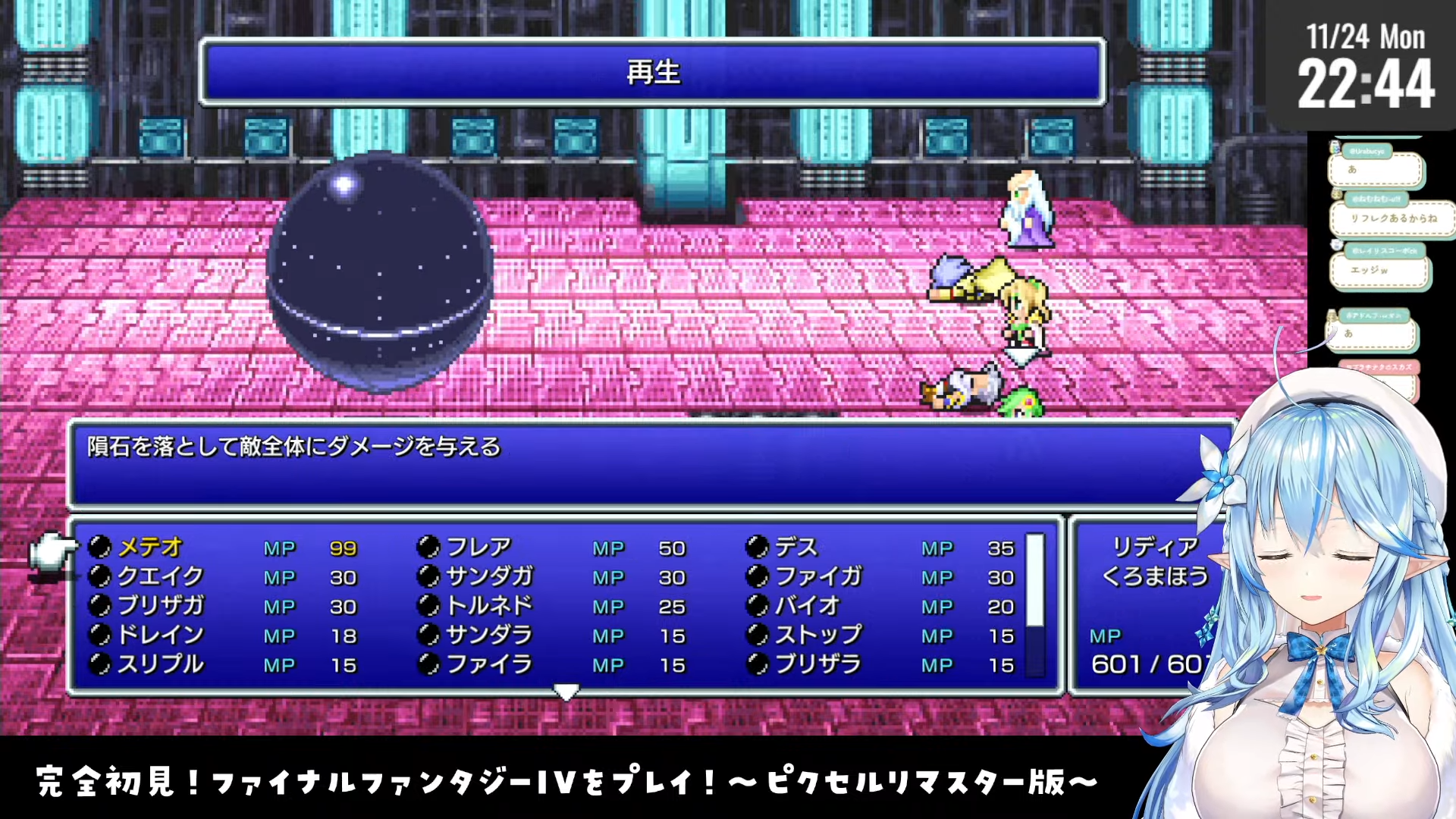Cast the ブリザガ spell

[x=161, y=606]
